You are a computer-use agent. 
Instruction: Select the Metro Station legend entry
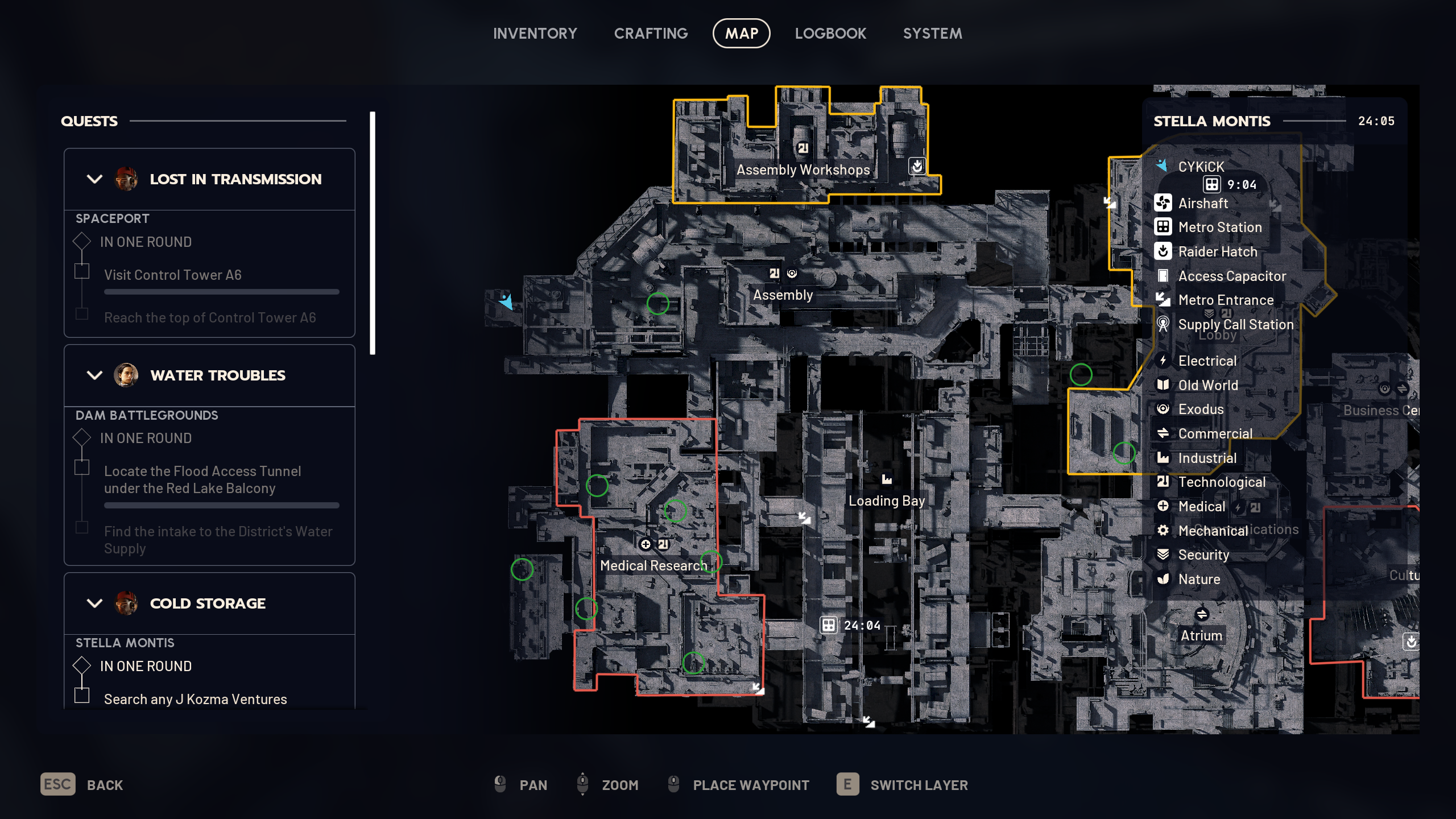(1219, 227)
